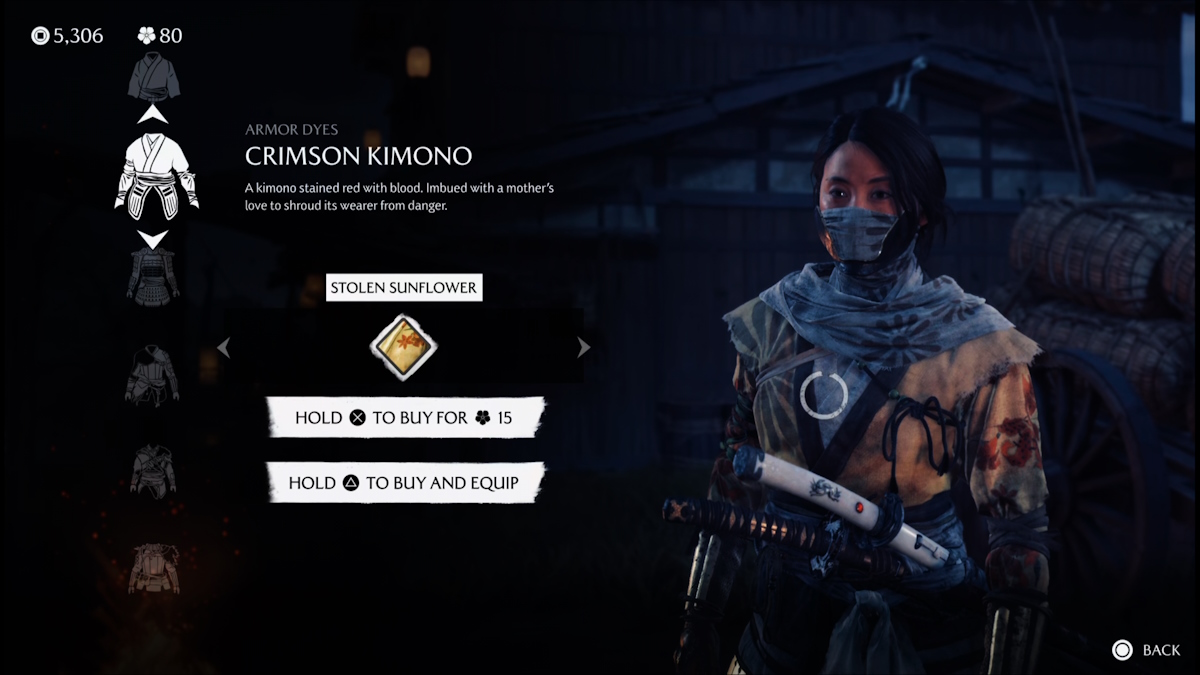The image size is (1200, 675).
Task: Buy the dye for 15 flowers
Action: pos(405,417)
